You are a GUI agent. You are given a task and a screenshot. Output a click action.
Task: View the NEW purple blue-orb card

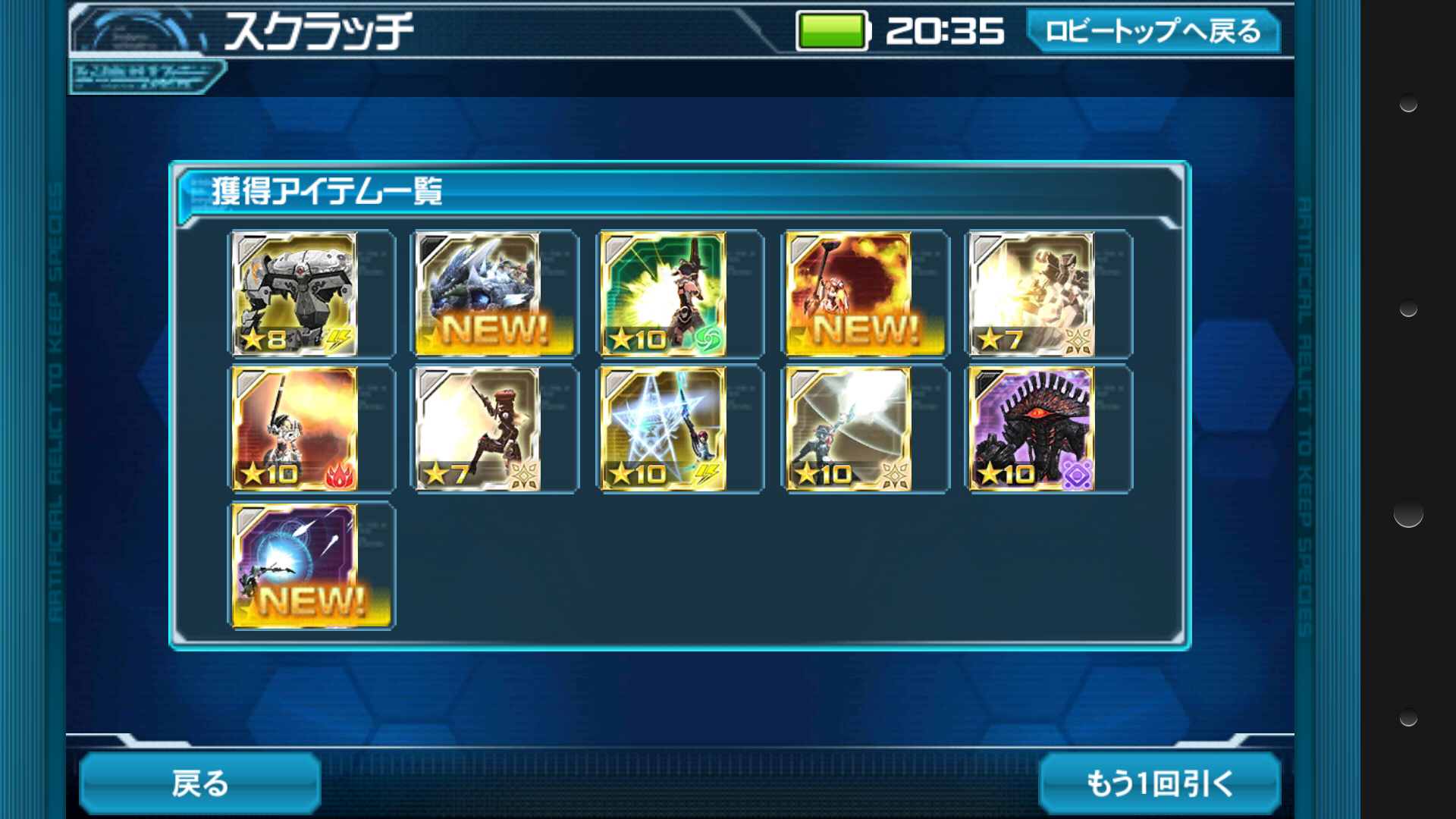(294, 566)
